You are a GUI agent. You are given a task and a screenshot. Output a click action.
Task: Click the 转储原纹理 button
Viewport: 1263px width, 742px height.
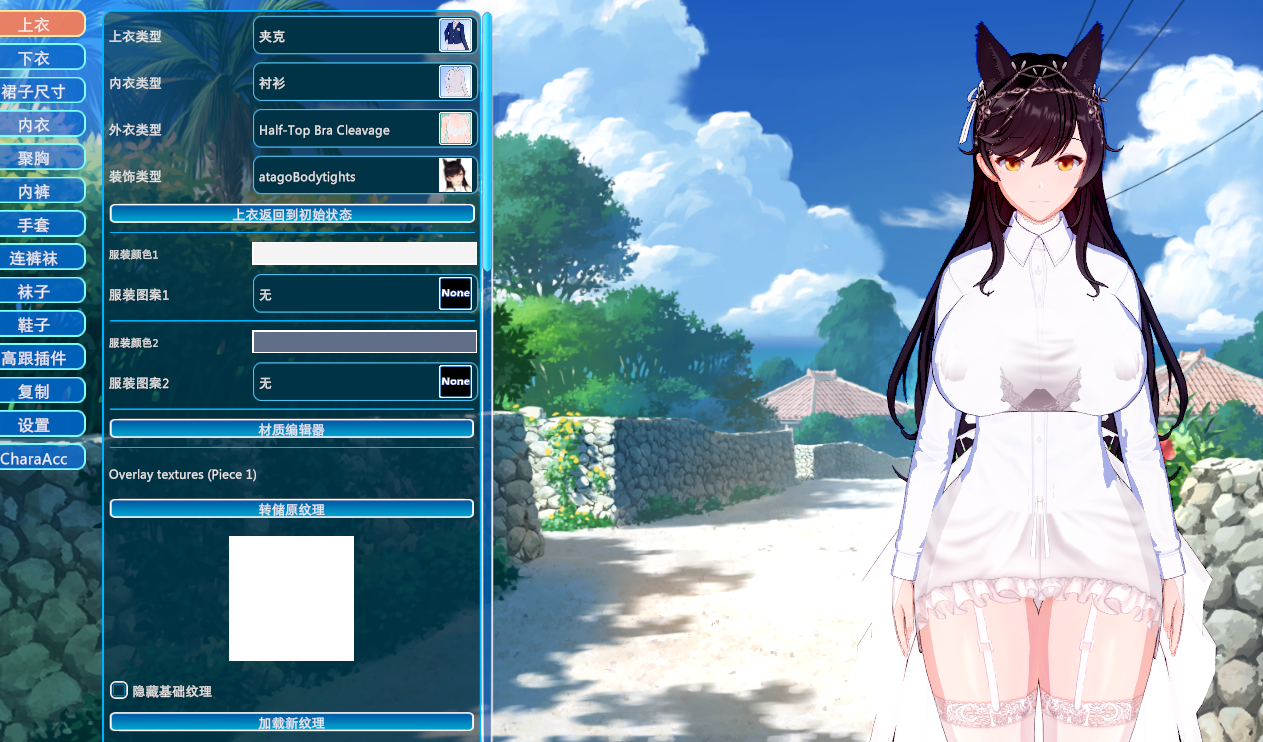[291, 509]
